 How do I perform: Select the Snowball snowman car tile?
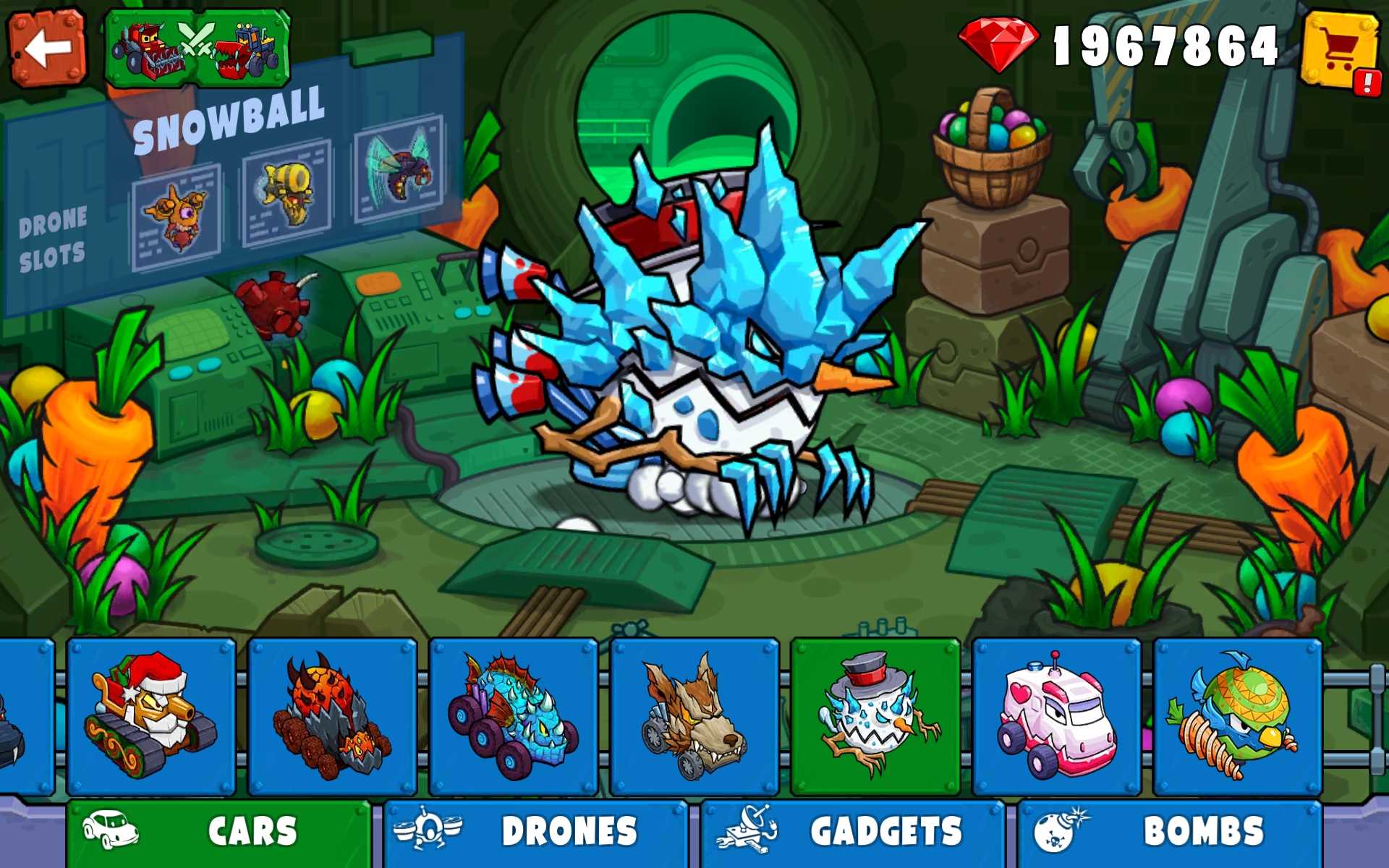tap(875, 717)
